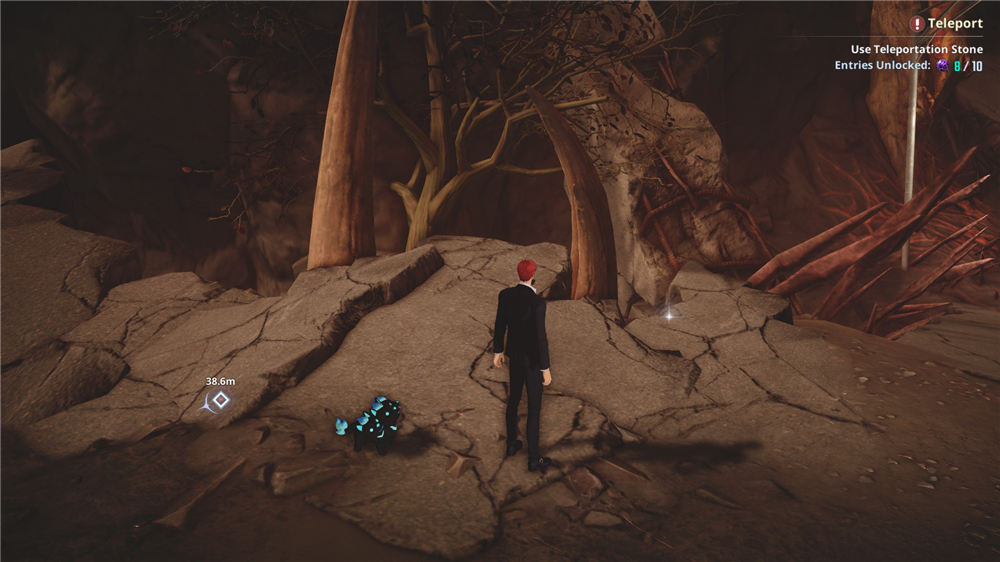Select the Teleport quest tracker title
1000x562 pixels.
coord(955,24)
